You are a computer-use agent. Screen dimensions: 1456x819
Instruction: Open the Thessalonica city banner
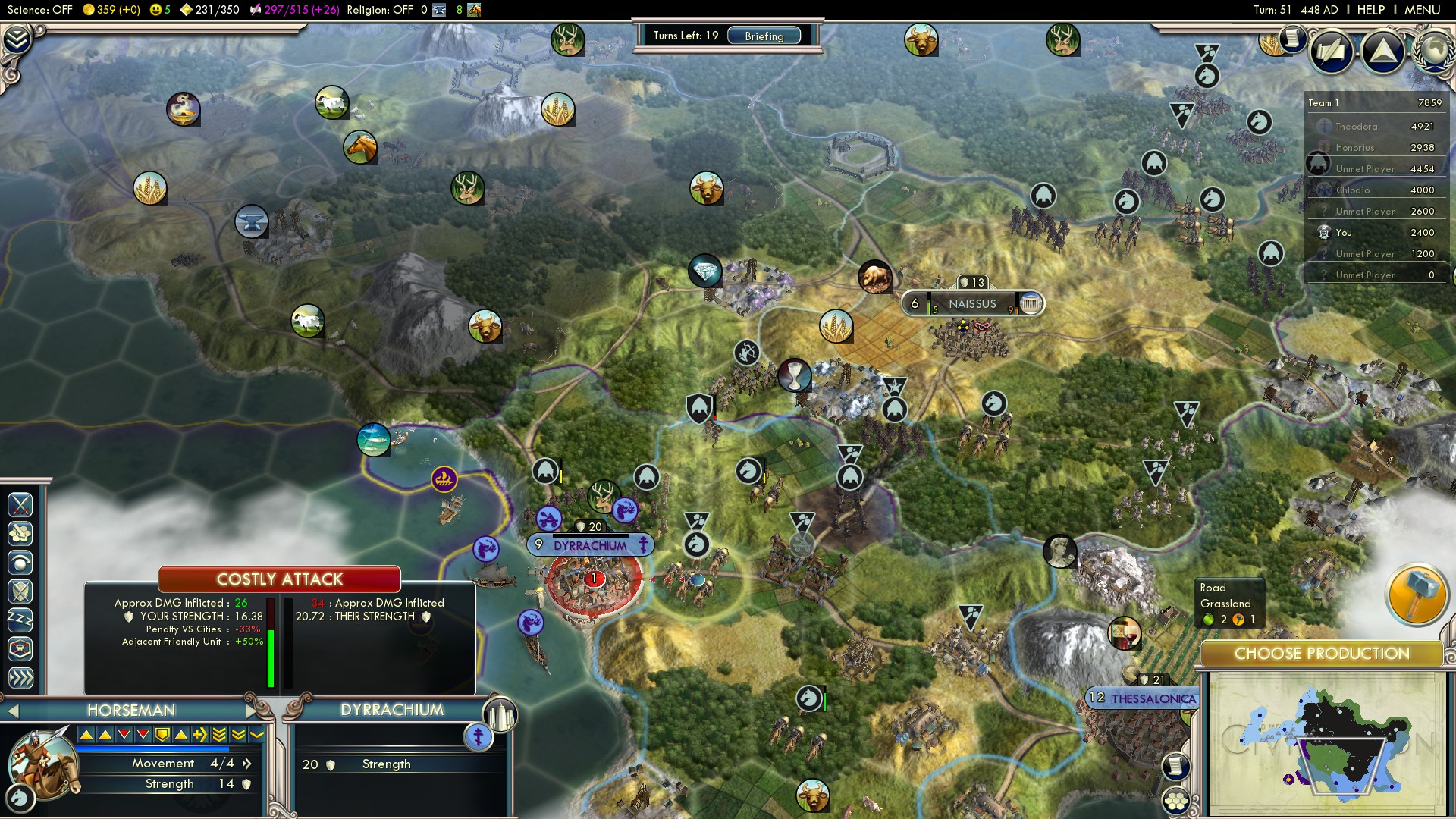tap(1144, 698)
